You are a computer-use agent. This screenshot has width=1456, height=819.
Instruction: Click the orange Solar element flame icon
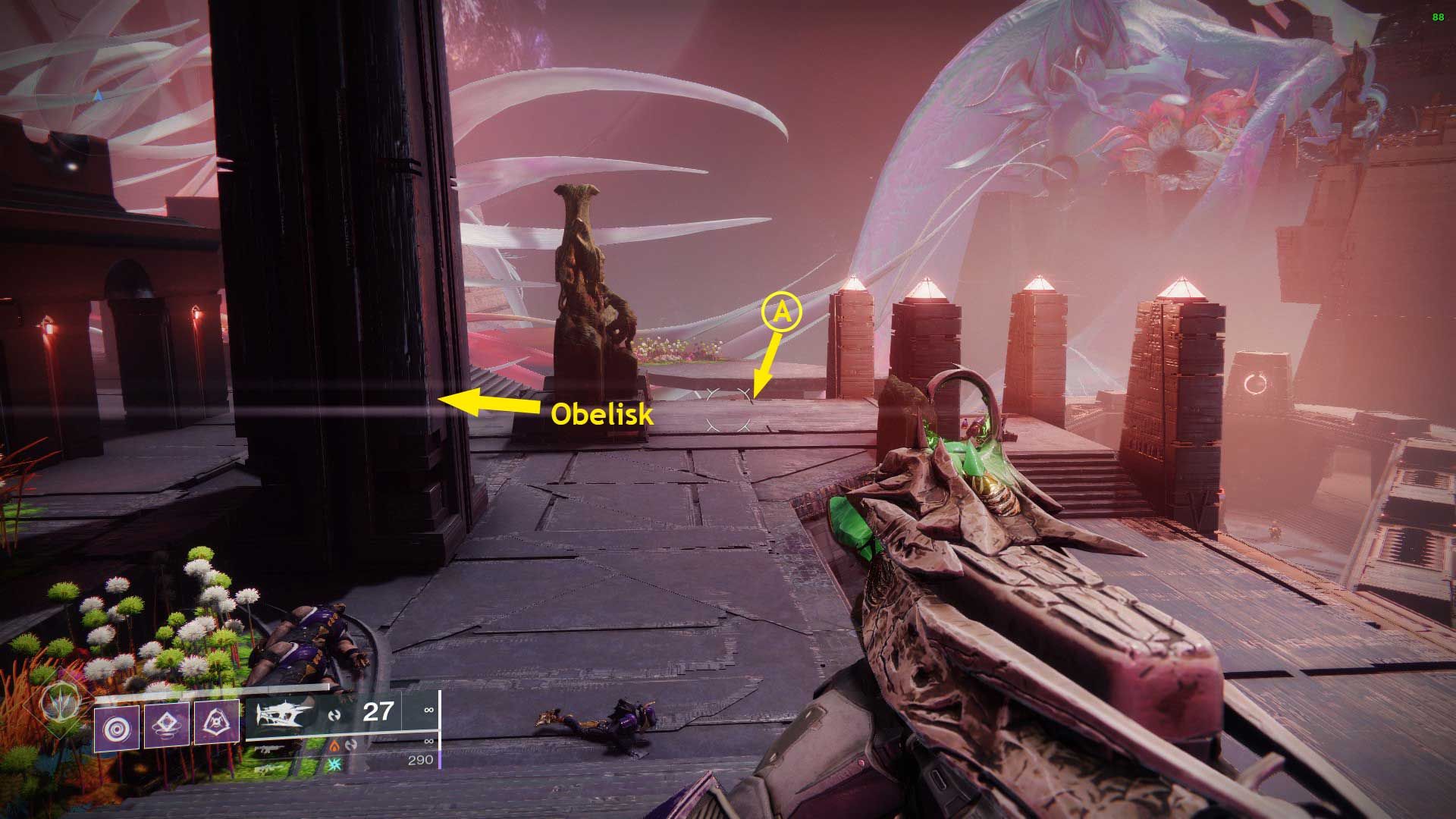tap(335, 747)
